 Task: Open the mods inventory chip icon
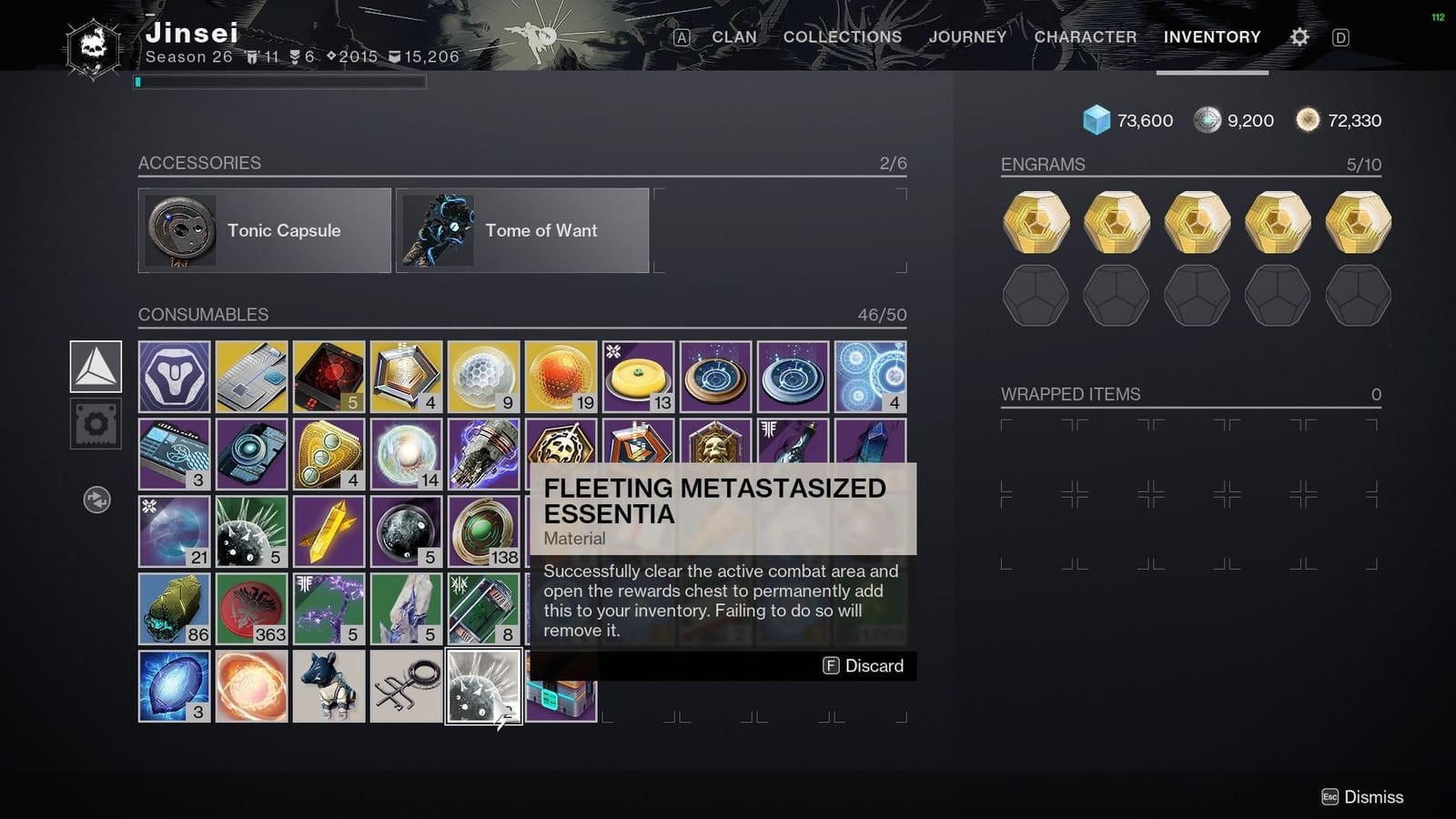[96, 421]
